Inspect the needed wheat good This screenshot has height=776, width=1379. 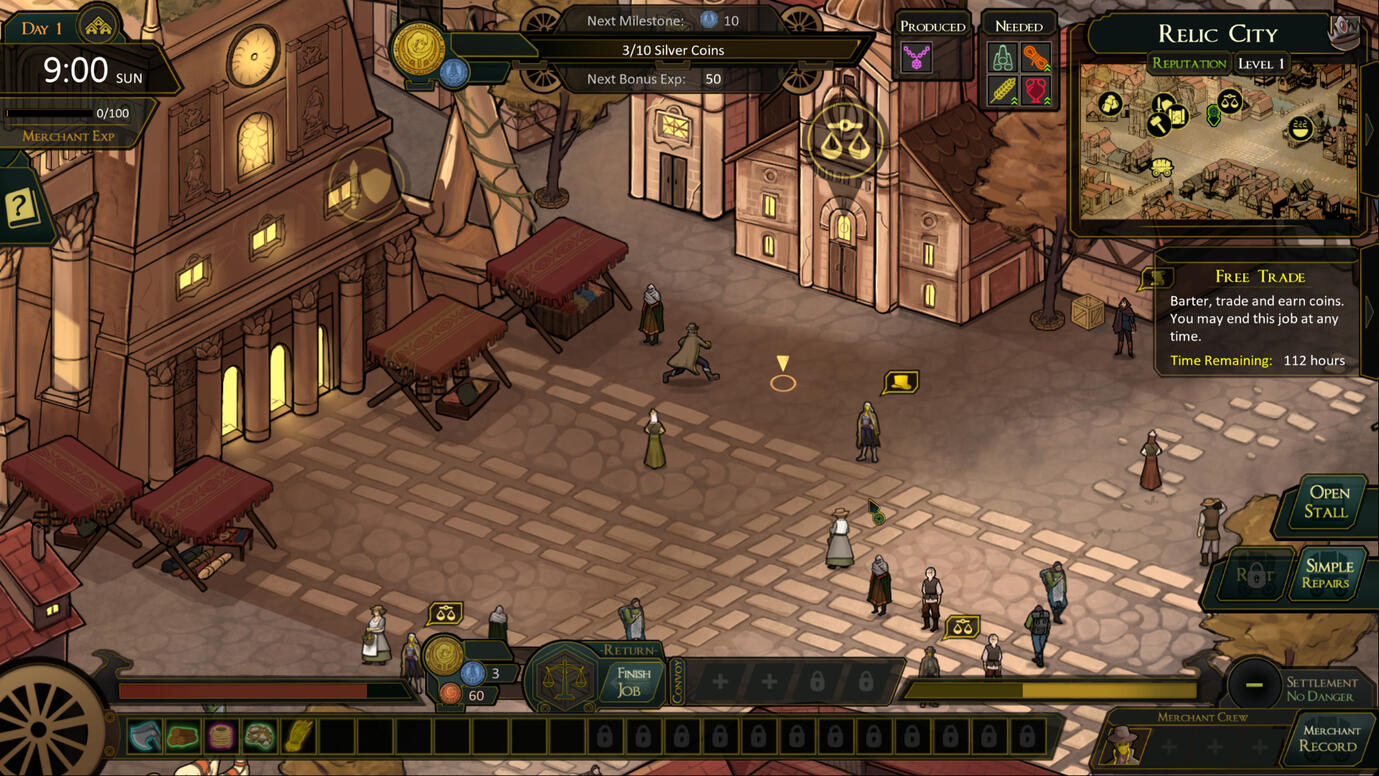pos(1002,92)
